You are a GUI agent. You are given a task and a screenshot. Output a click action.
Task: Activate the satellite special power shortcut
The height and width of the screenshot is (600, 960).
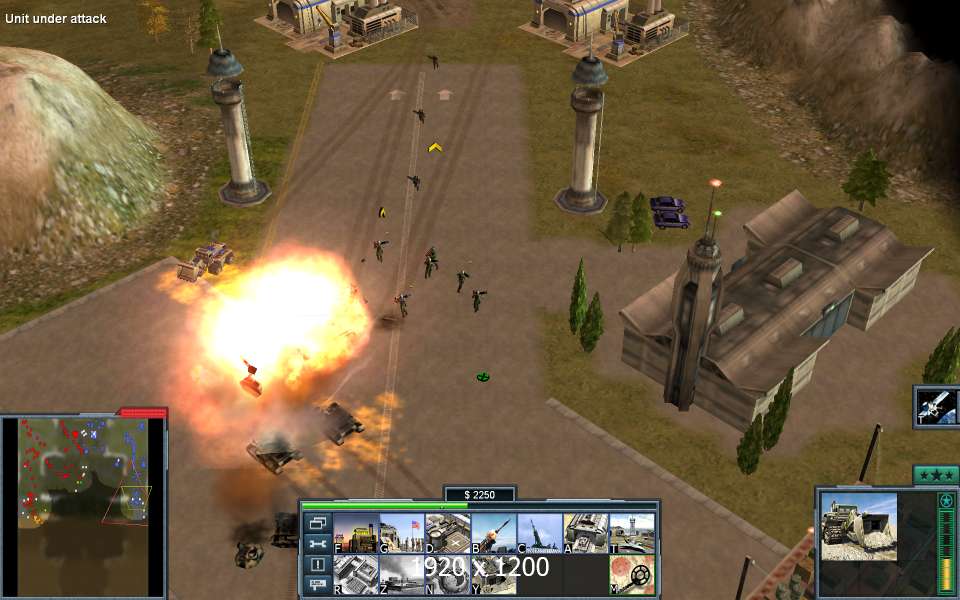[x=937, y=406]
